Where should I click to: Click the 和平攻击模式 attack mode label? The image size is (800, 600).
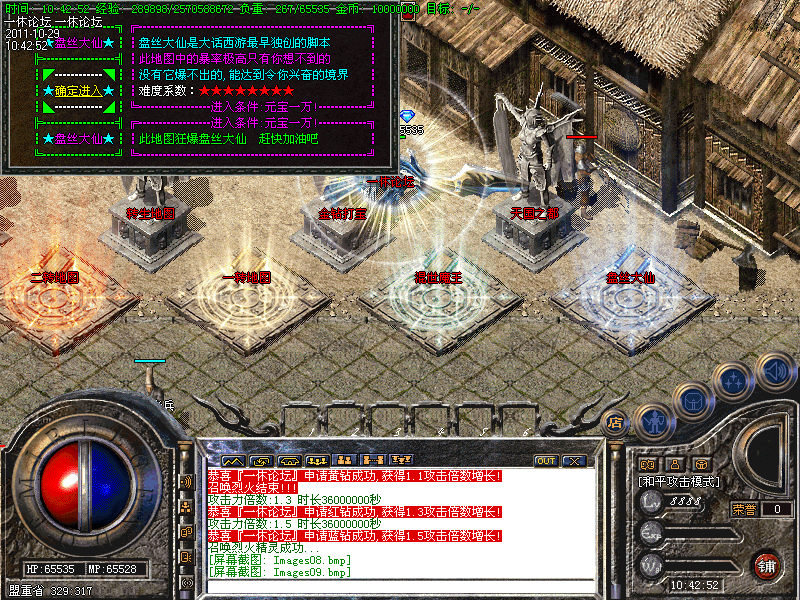681,481
